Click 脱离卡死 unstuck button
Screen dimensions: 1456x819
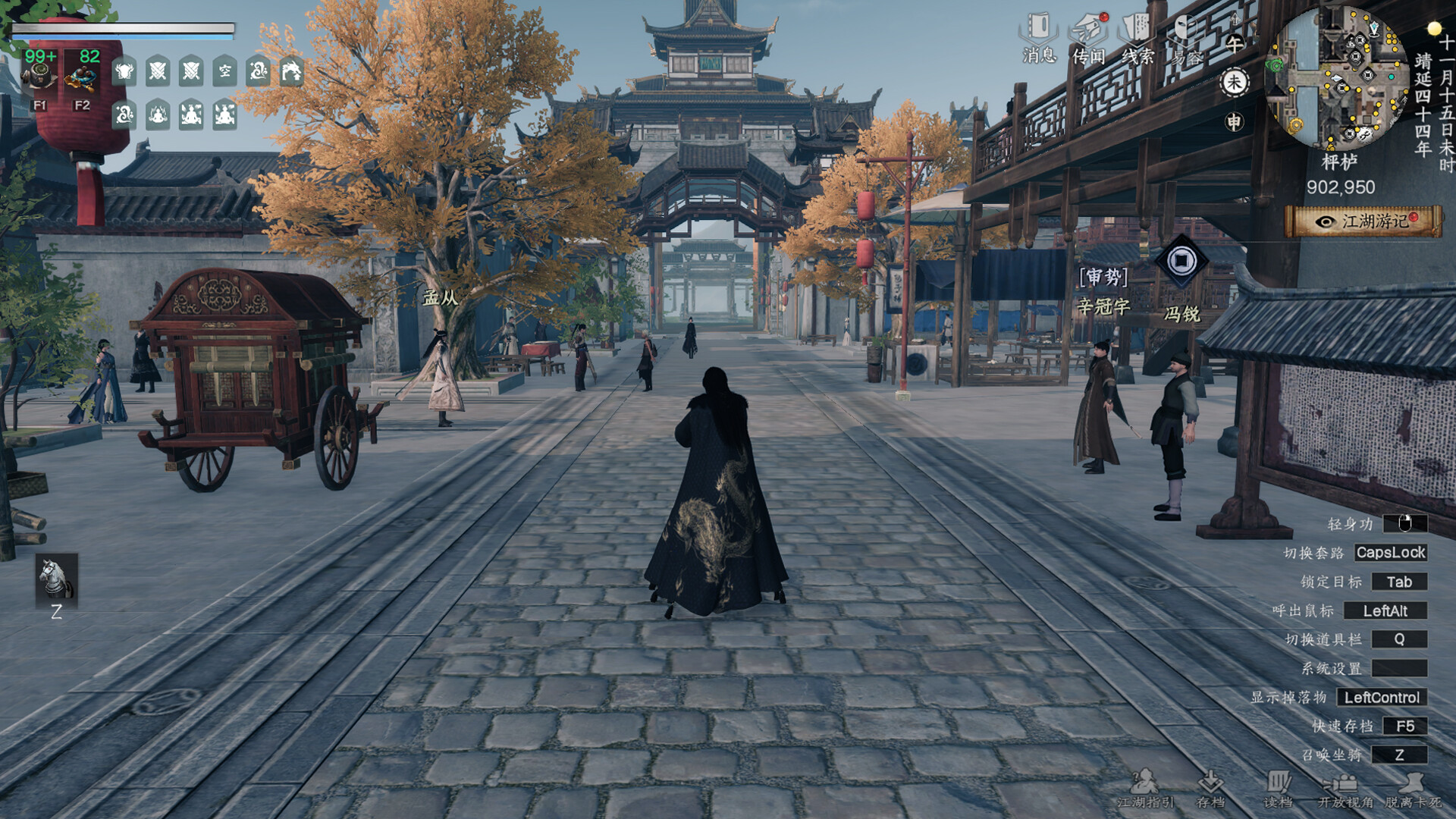tap(1413, 789)
